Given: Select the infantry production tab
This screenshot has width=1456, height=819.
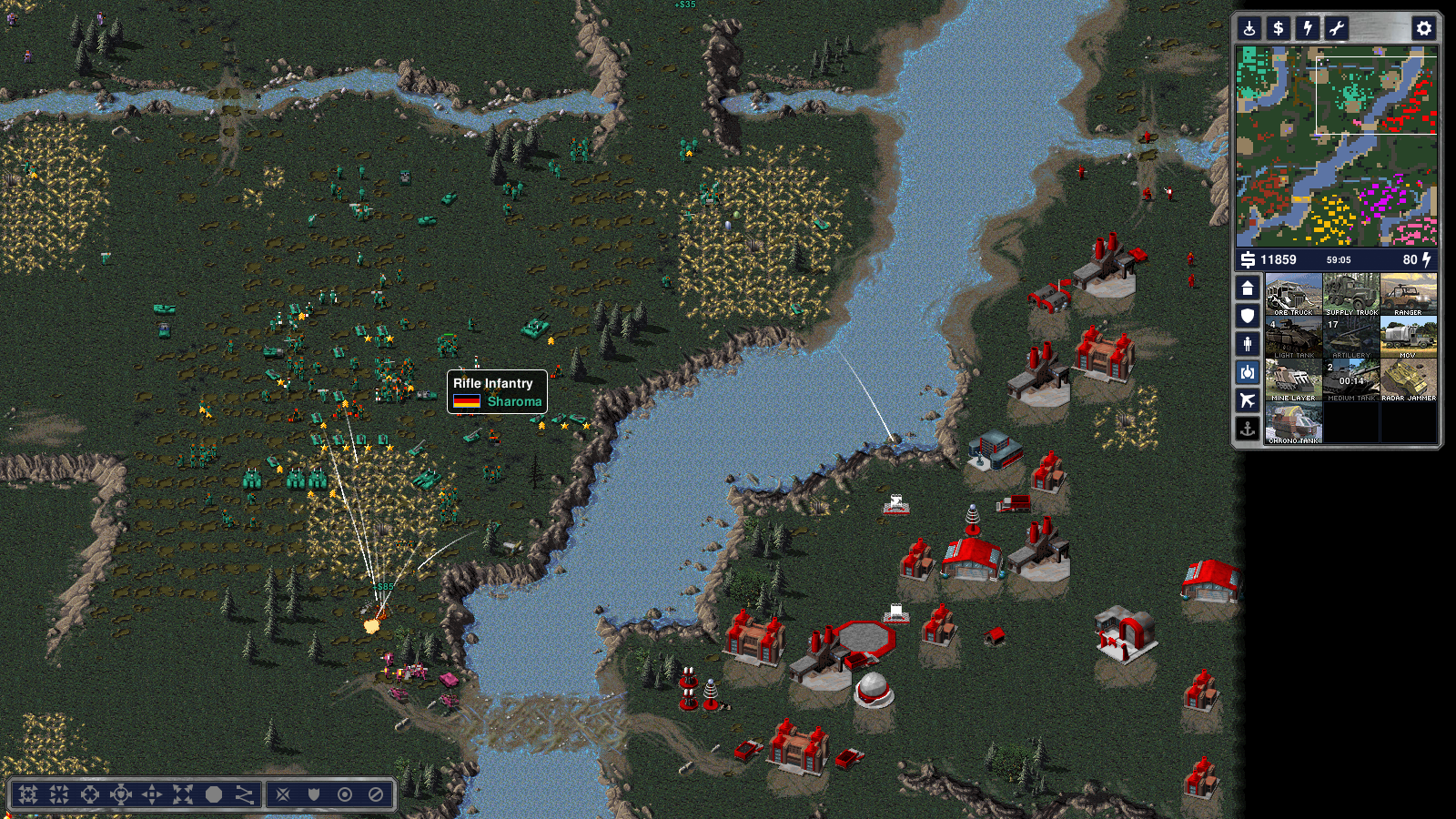Looking at the screenshot, I should [x=1248, y=344].
